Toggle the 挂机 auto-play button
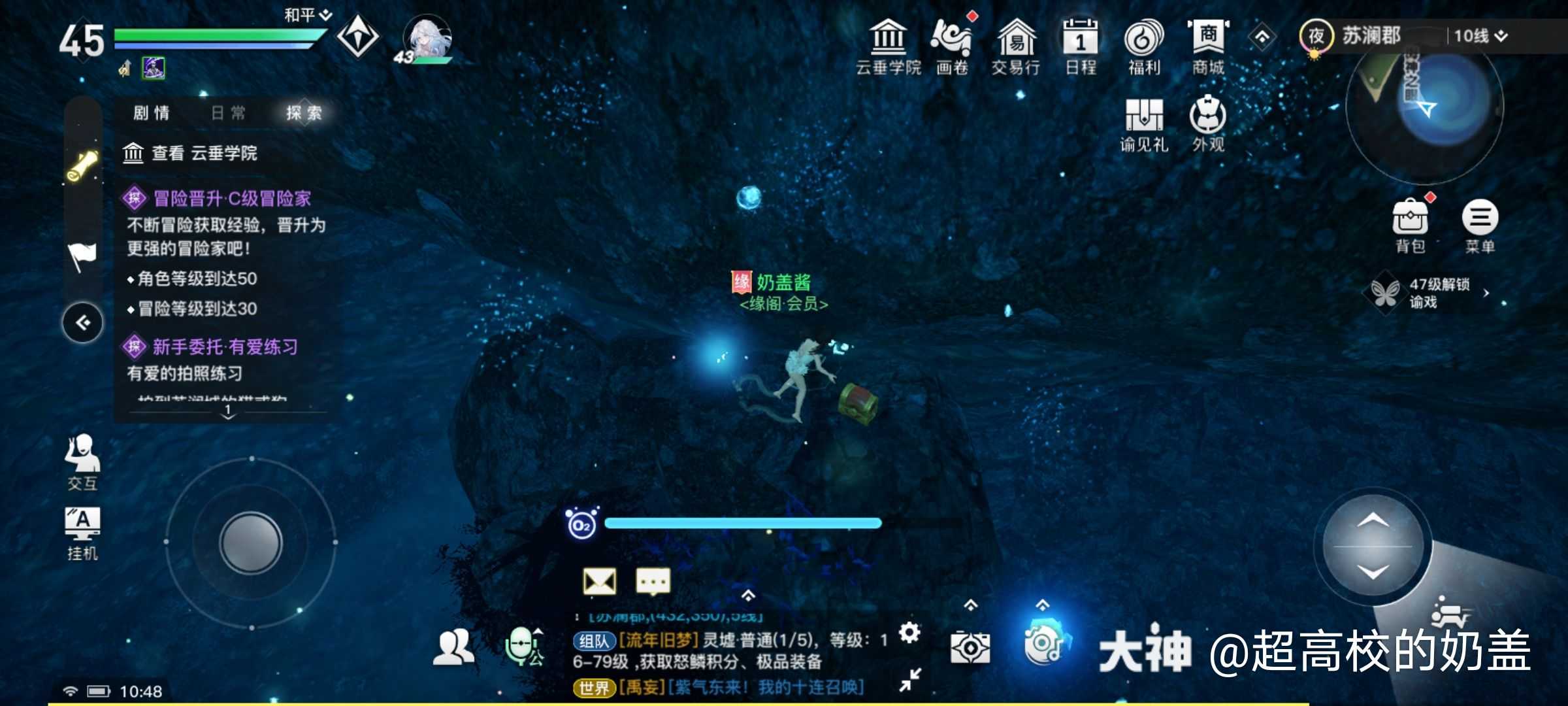This screenshot has height=706, width=1568. click(82, 533)
